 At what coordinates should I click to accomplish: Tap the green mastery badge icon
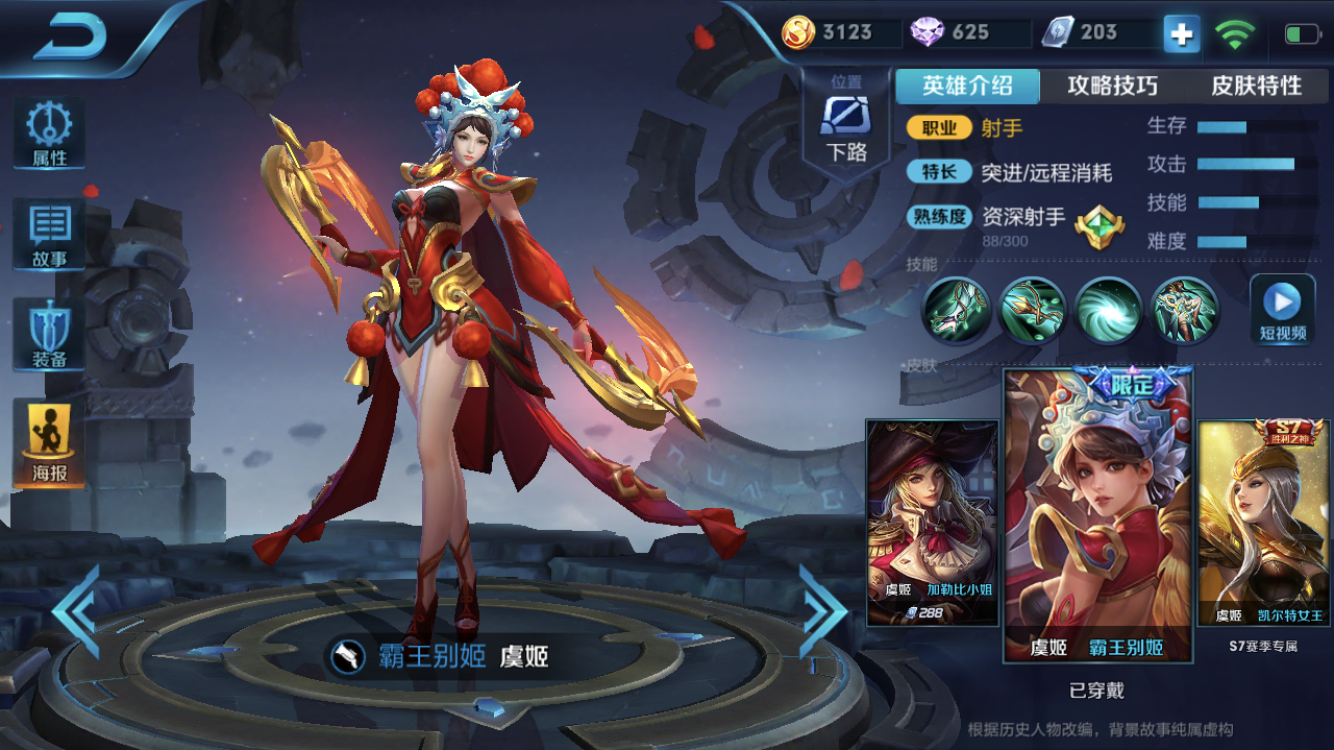pos(1099,226)
